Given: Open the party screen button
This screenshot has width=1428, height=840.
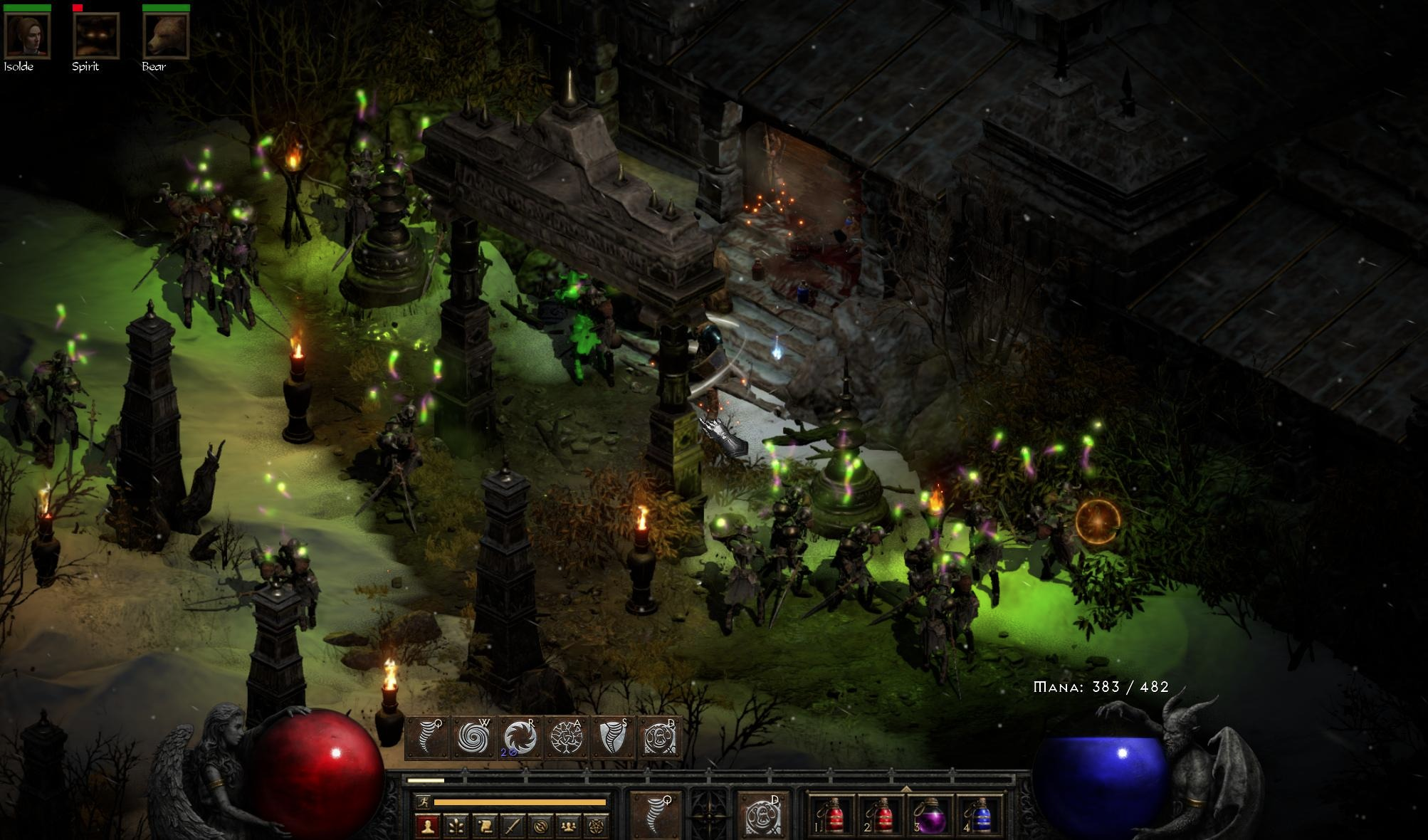Looking at the screenshot, I should 567,826.
